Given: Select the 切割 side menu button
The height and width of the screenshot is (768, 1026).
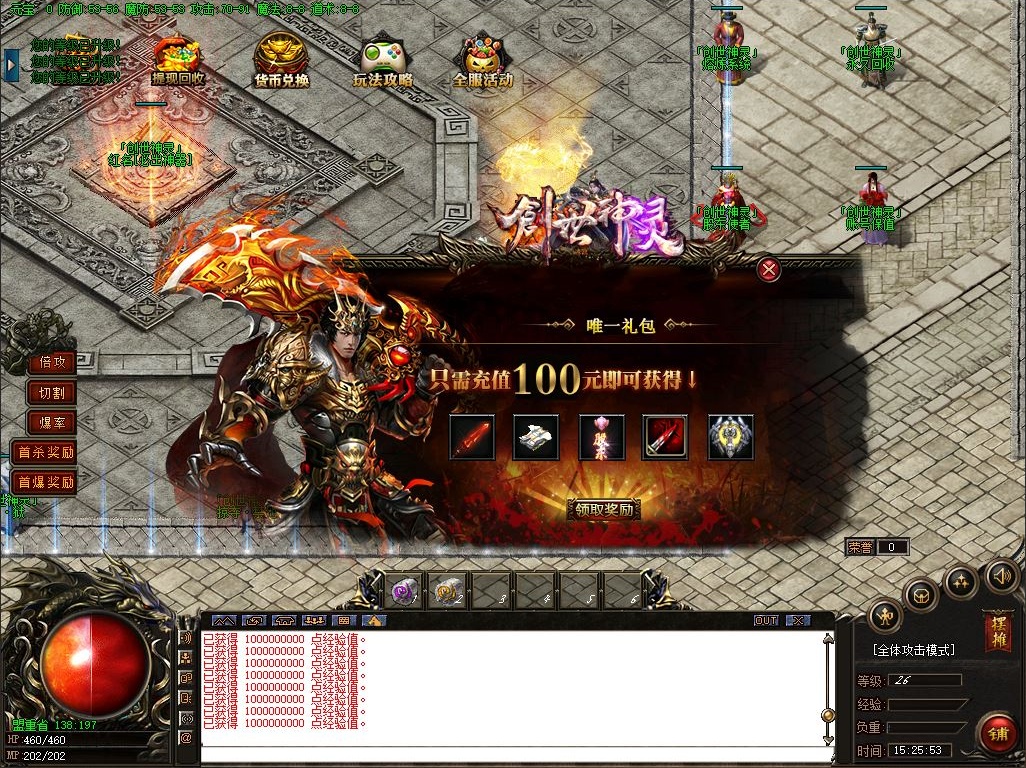Looking at the screenshot, I should pos(52,393).
